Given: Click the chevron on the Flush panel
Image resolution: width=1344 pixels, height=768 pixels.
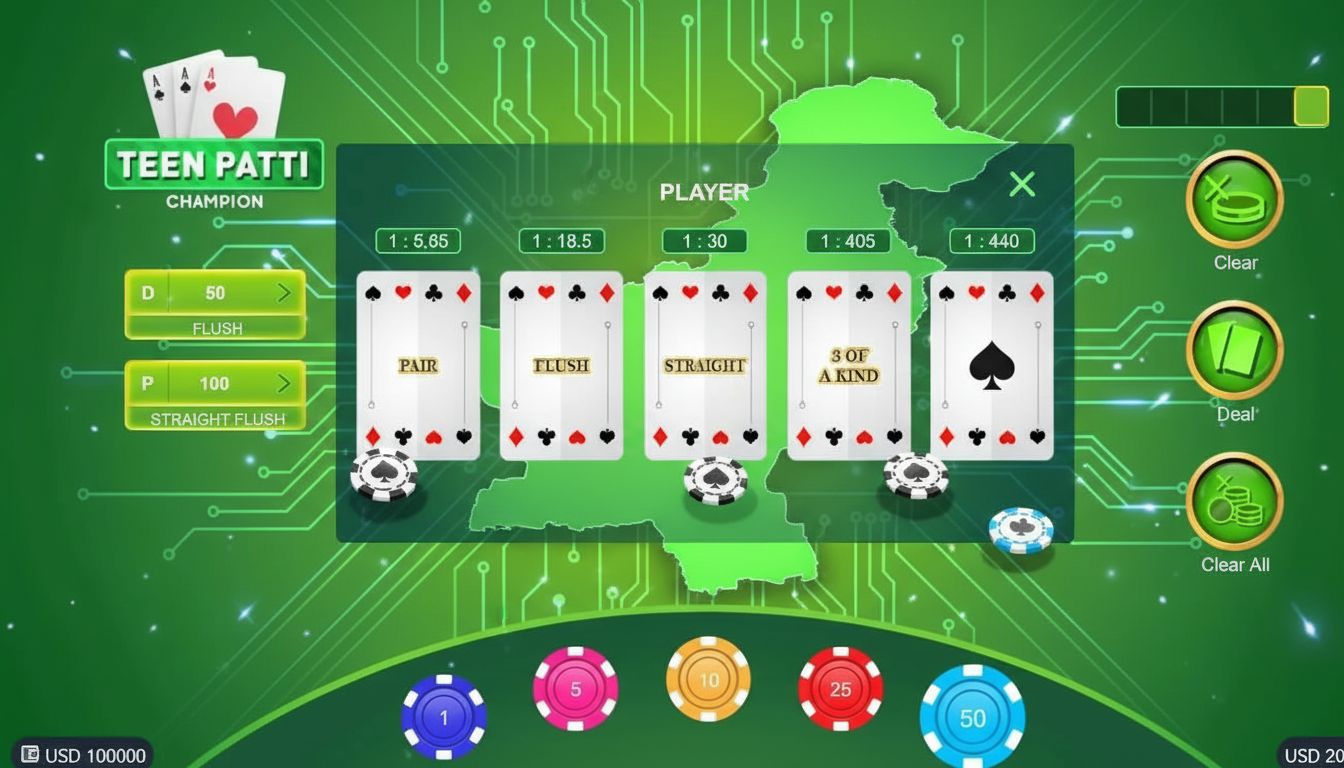Looking at the screenshot, I should (x=284, y=293).
